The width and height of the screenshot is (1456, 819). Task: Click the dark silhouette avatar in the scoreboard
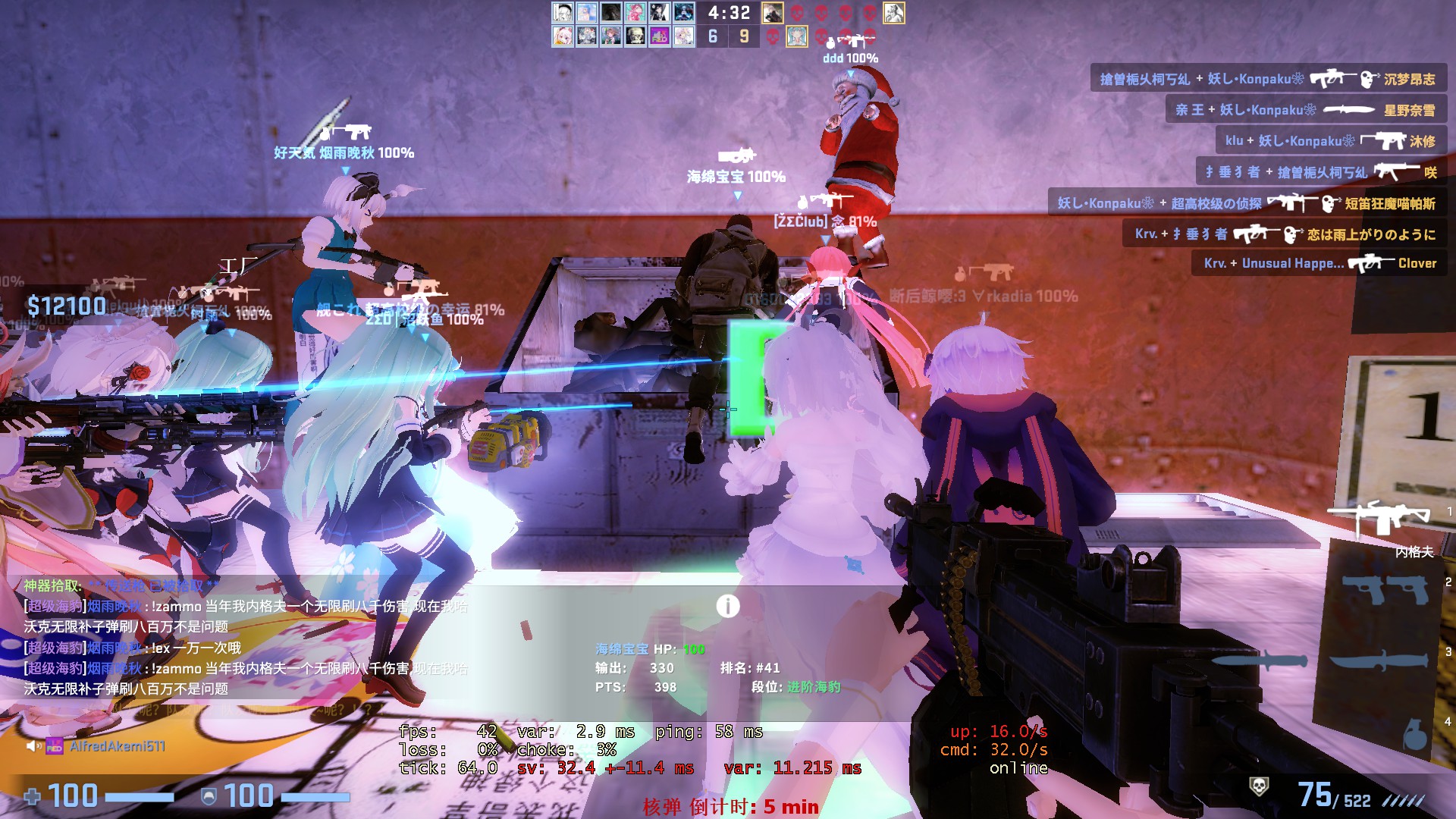pyautogui.click(x=610, y=13)
